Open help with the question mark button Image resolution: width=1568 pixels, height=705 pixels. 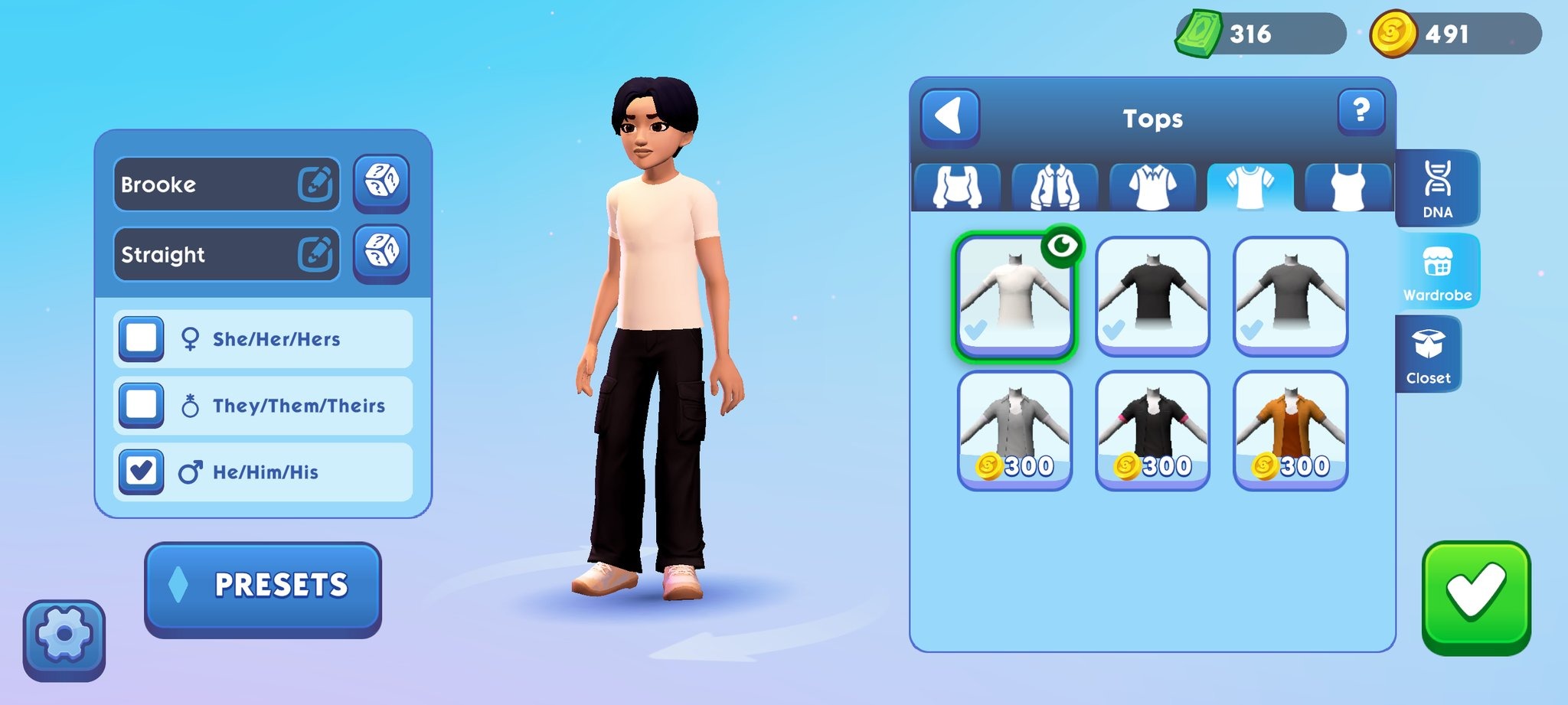(x=1361, y=112)
